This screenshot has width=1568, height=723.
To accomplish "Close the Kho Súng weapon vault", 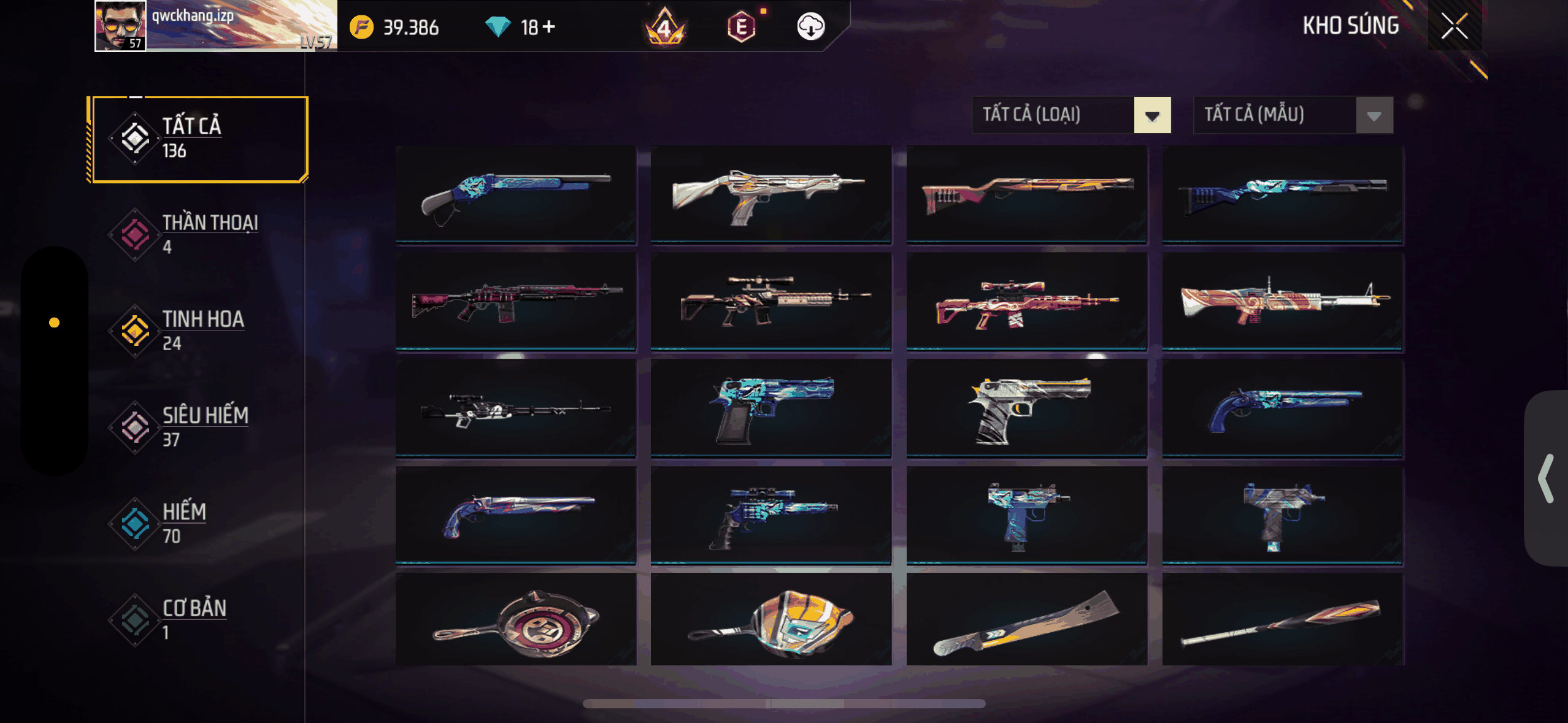I will [1454, 26].
